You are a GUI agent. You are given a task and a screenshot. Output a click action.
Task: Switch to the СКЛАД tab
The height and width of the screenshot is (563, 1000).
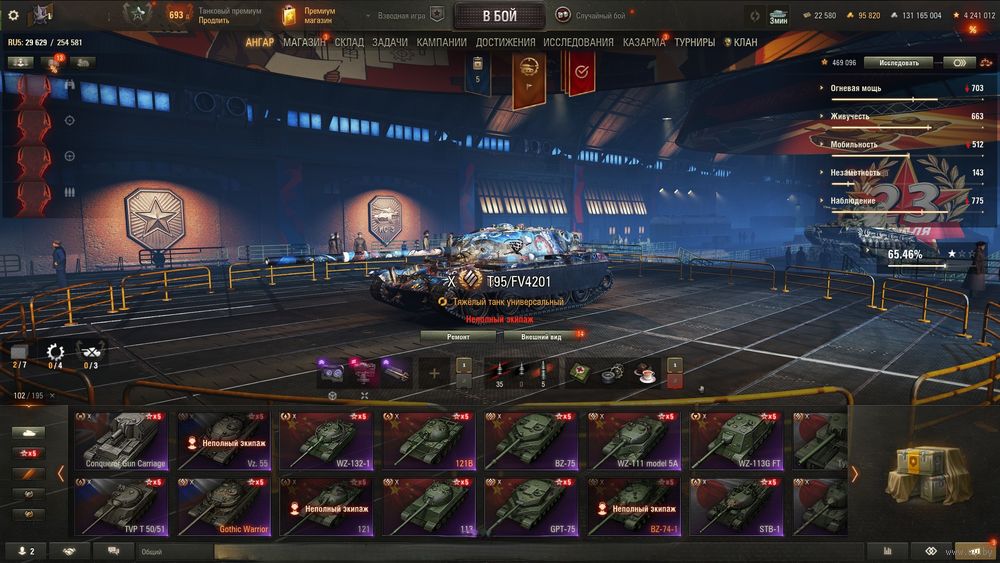[x=349, y=42]
